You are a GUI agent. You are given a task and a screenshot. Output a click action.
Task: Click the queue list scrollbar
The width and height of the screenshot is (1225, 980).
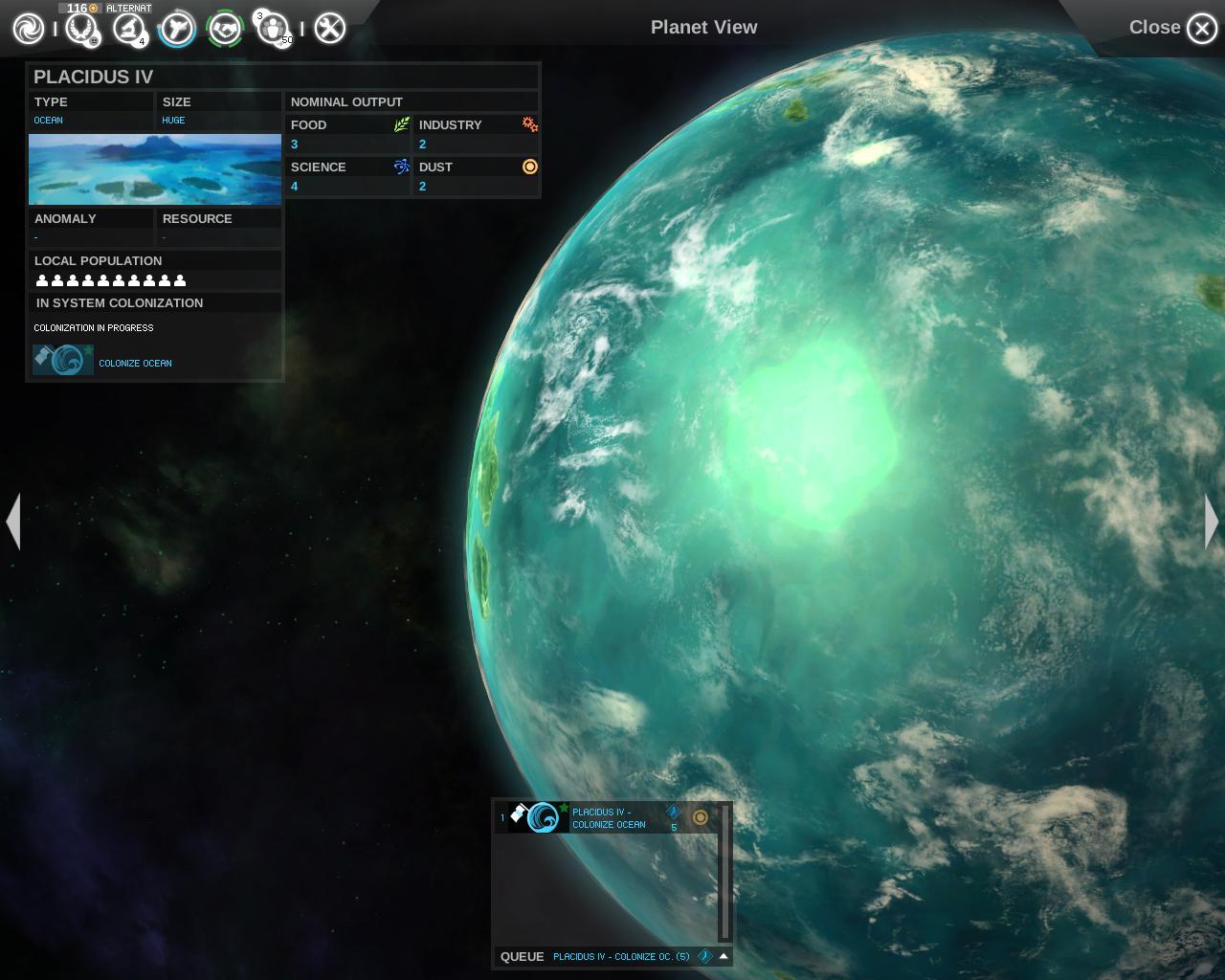tap(725, 871)
